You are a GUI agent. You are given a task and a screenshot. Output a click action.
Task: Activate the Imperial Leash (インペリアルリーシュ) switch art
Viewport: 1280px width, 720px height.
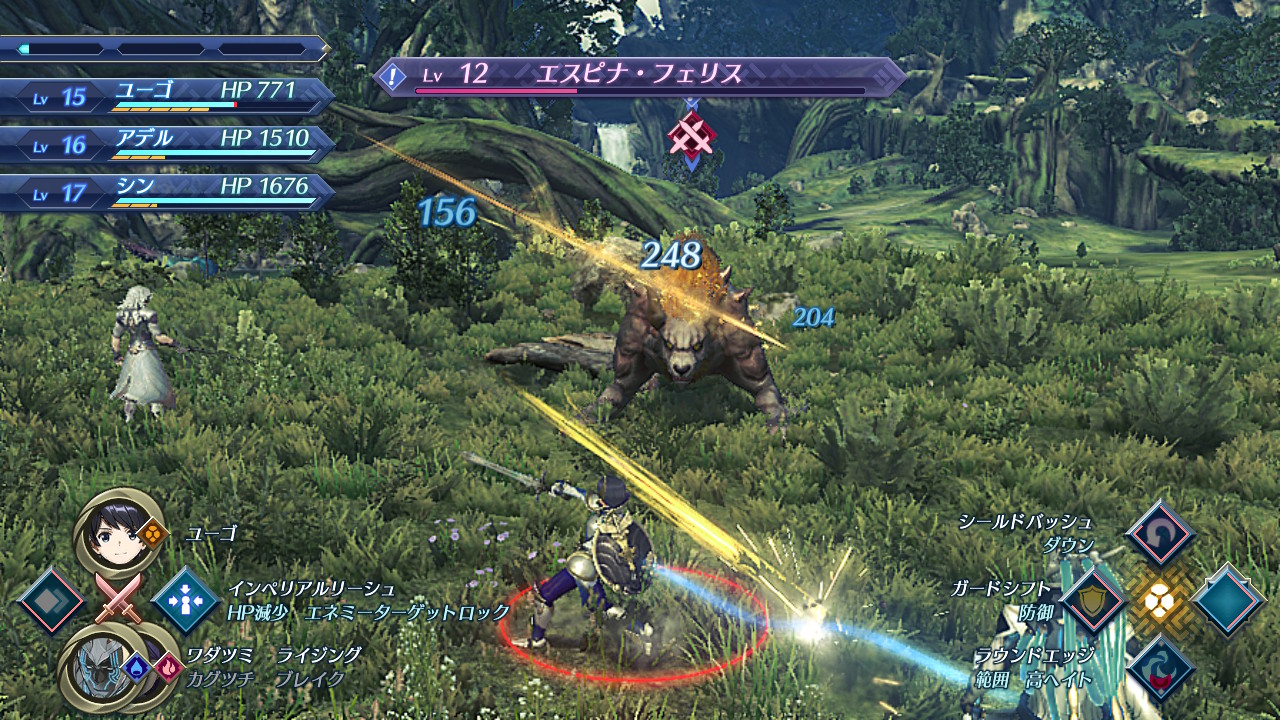click(x=185, y=601)
